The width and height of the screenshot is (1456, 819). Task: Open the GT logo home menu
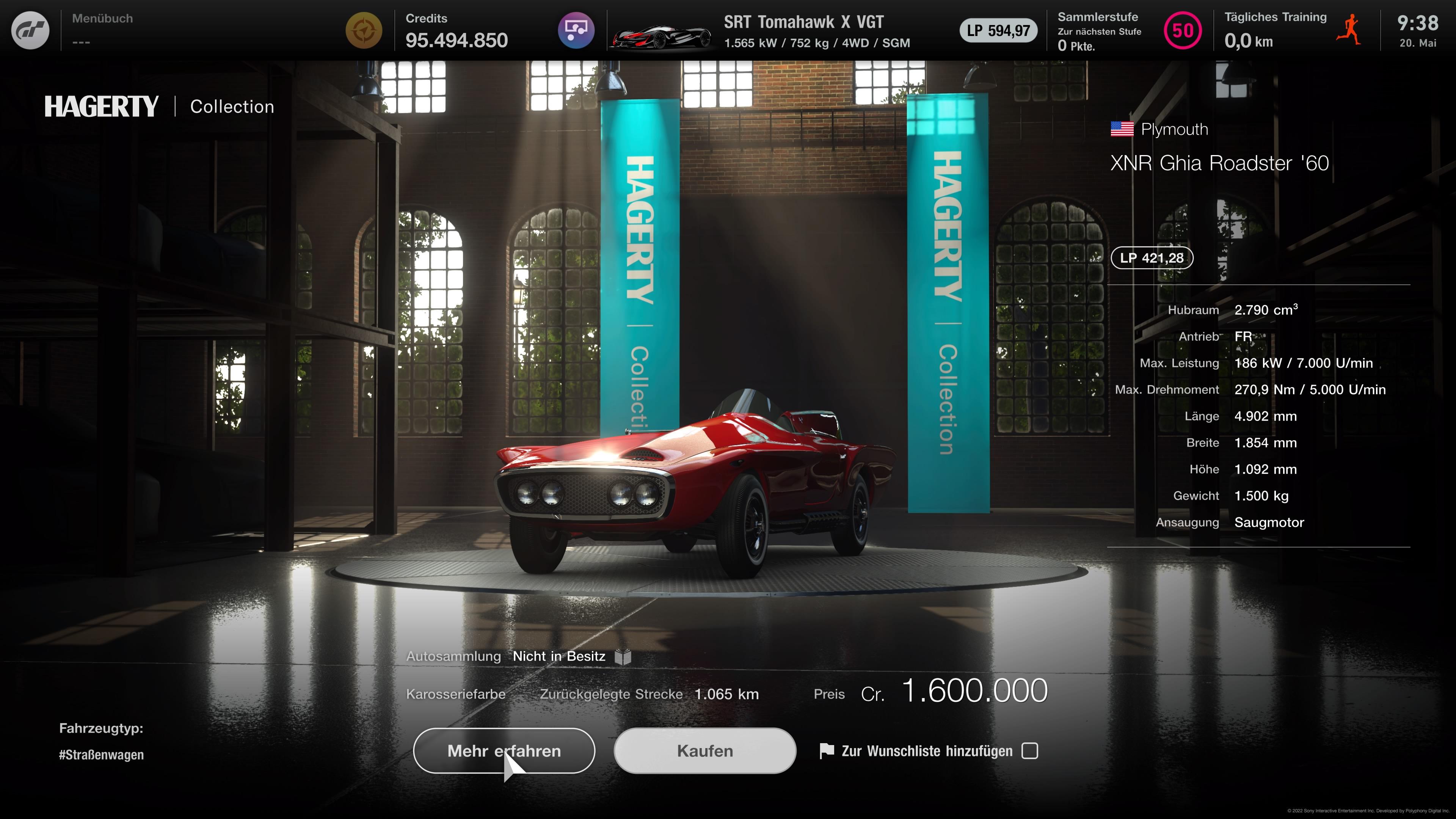click(x=30, y=30)
